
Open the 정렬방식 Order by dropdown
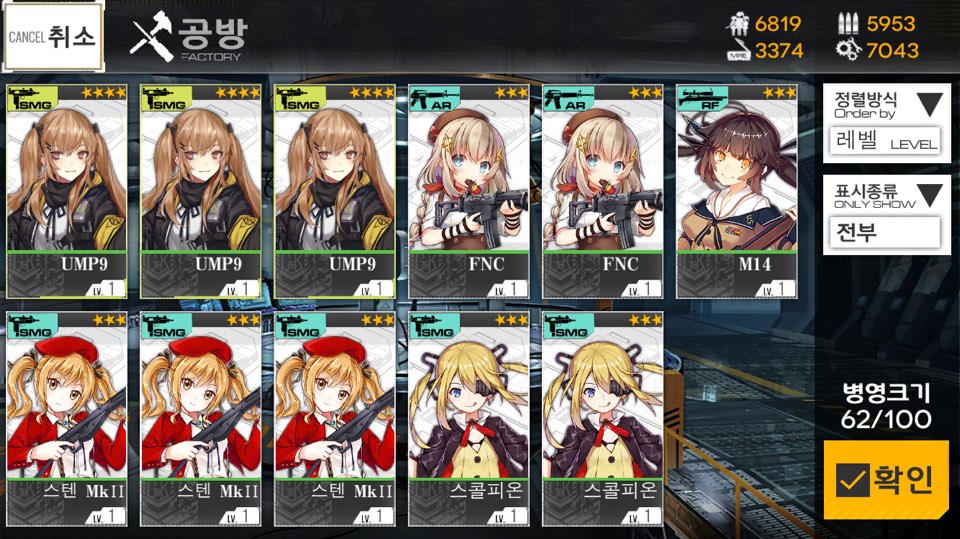885,121
